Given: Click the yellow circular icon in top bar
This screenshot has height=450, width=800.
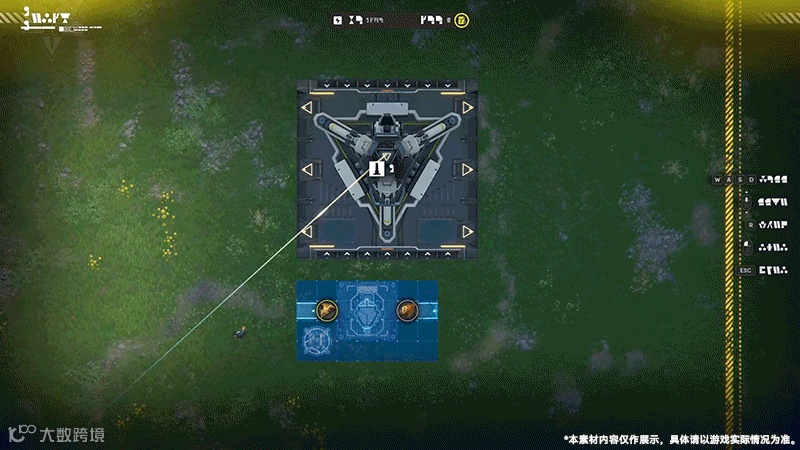Looking at the screenshot, I should point(461,20).
